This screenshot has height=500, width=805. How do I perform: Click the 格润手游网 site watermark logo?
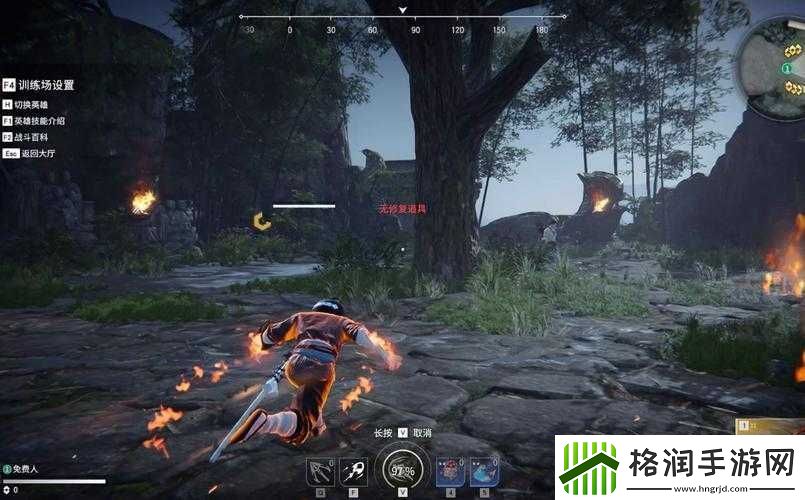(680, 466)
